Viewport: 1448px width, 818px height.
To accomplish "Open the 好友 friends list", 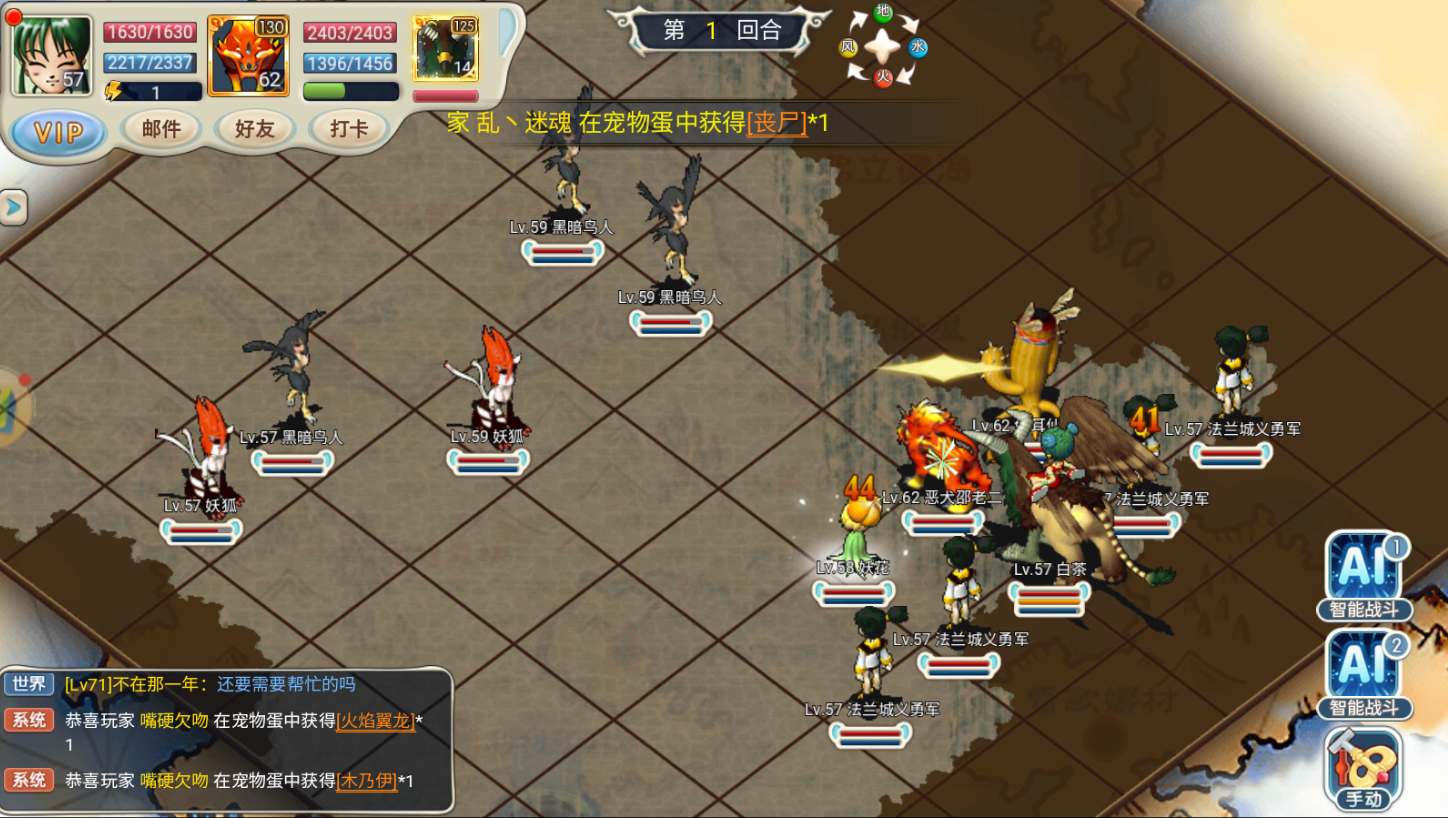I will point(254,129).
